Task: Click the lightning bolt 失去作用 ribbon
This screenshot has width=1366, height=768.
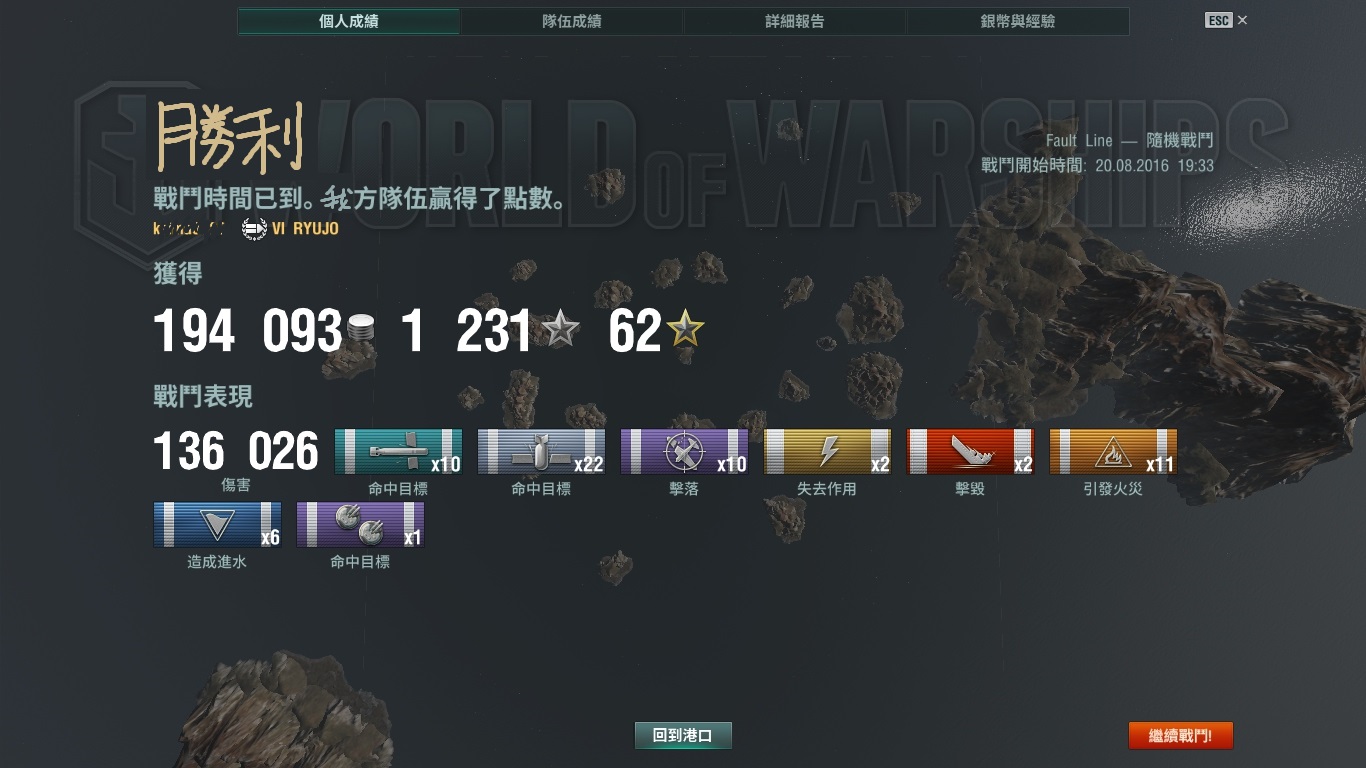Action: click(x=827, y=452)
